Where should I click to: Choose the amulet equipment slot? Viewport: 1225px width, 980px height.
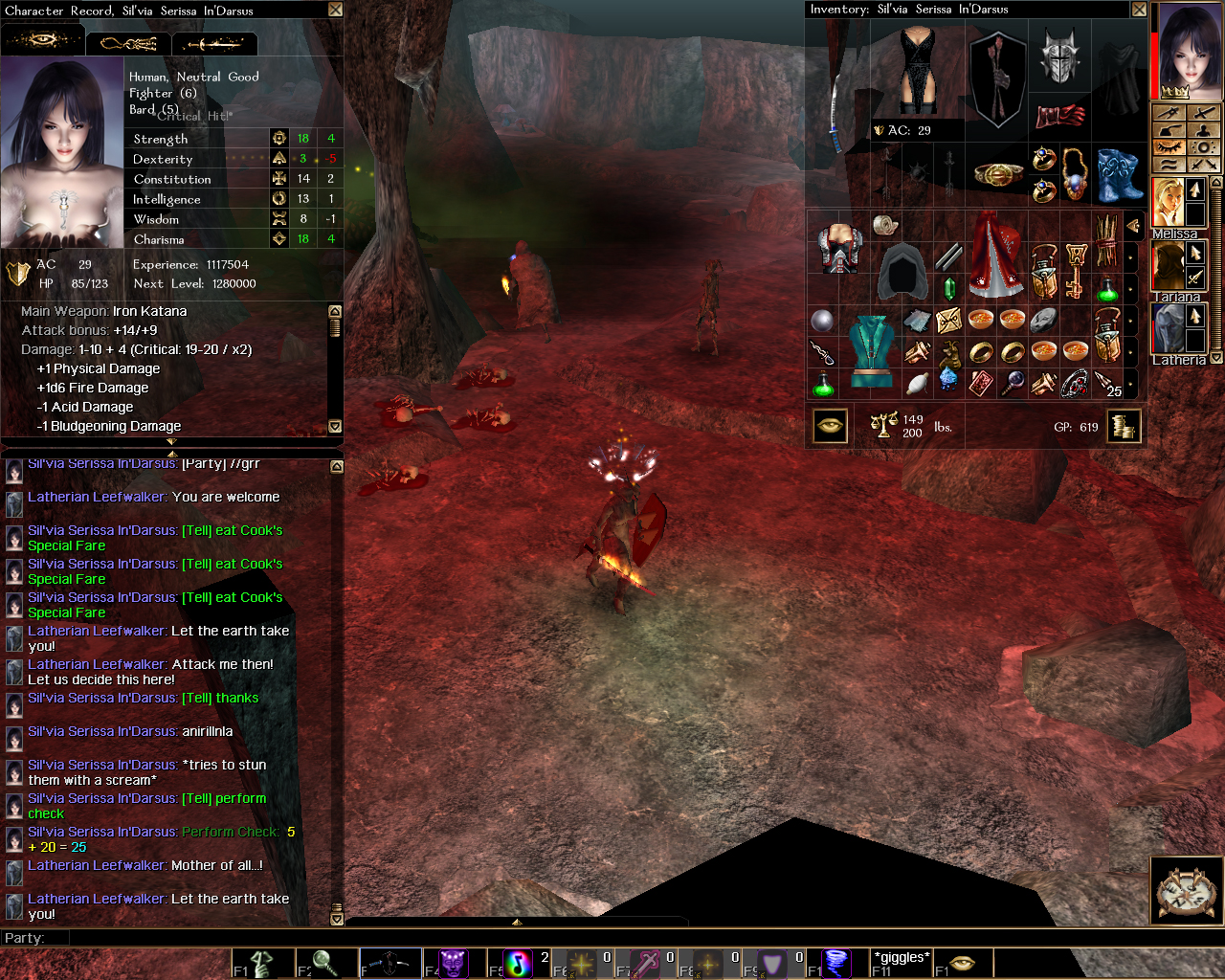point(1075,173)
